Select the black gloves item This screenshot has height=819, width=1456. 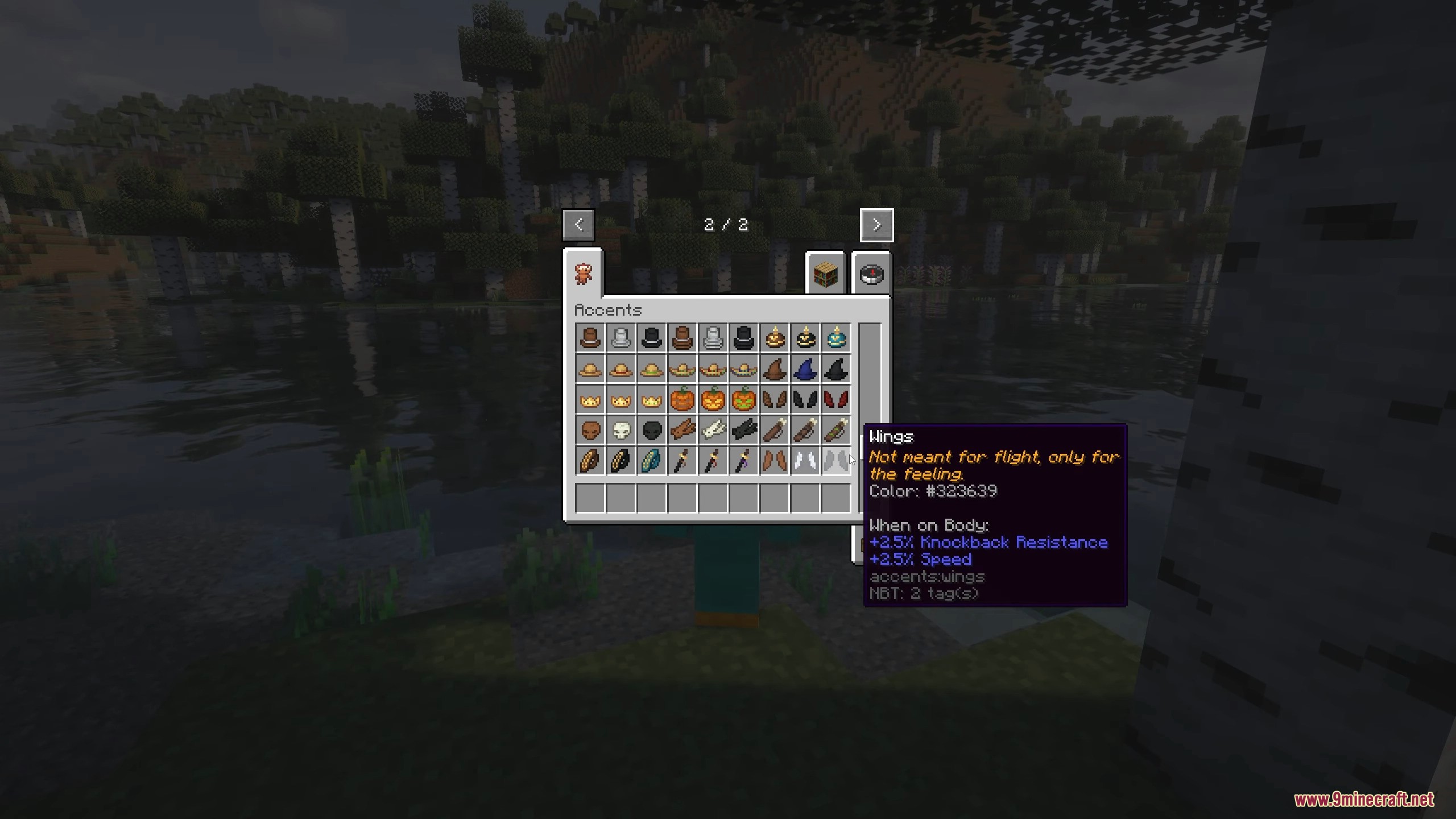[x=743, y=431]
